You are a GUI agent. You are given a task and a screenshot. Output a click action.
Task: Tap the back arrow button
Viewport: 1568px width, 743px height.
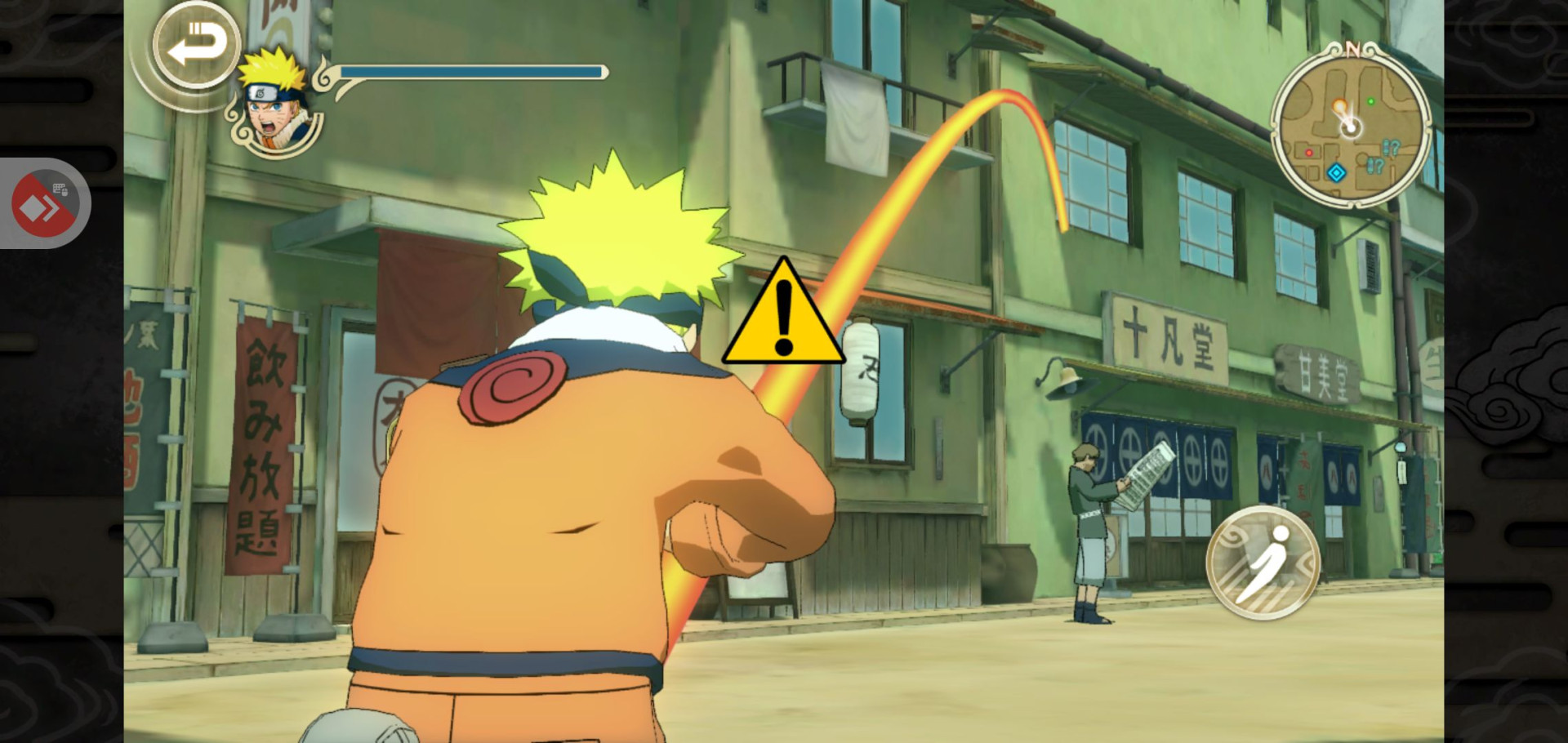(196, 44)
